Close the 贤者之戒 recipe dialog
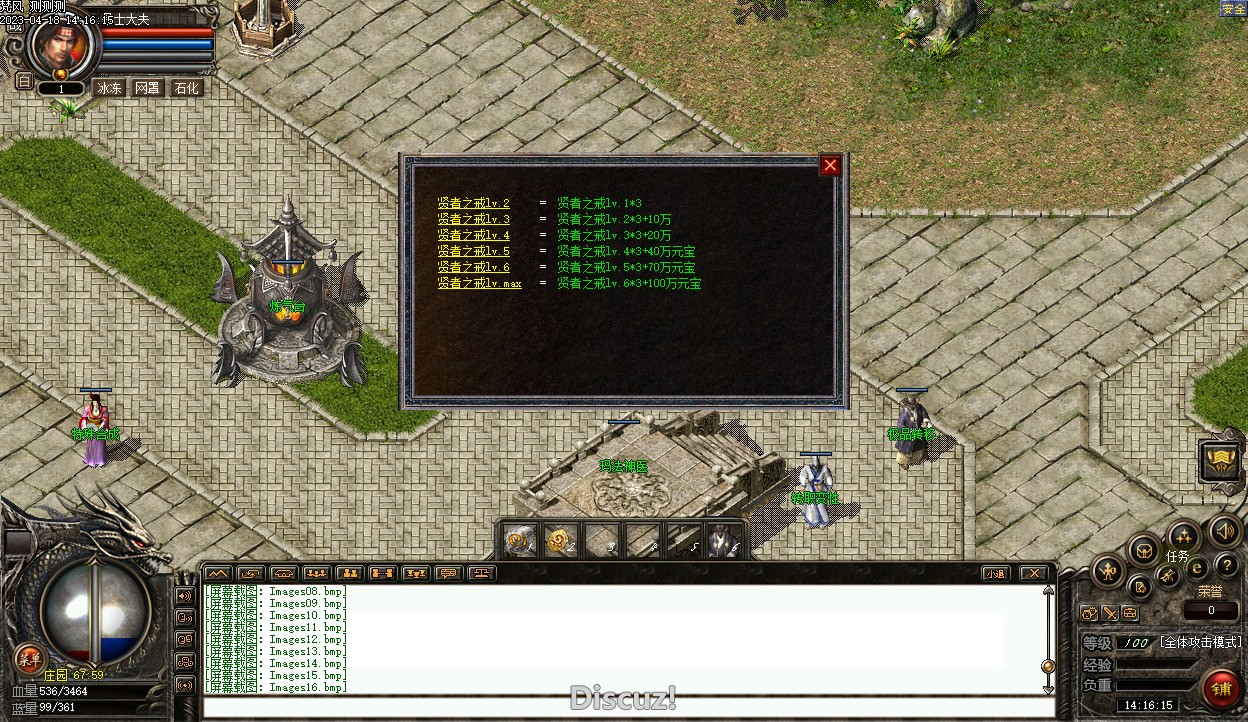Viewport: 1248px width, 722px height. [x=830, y=166]
